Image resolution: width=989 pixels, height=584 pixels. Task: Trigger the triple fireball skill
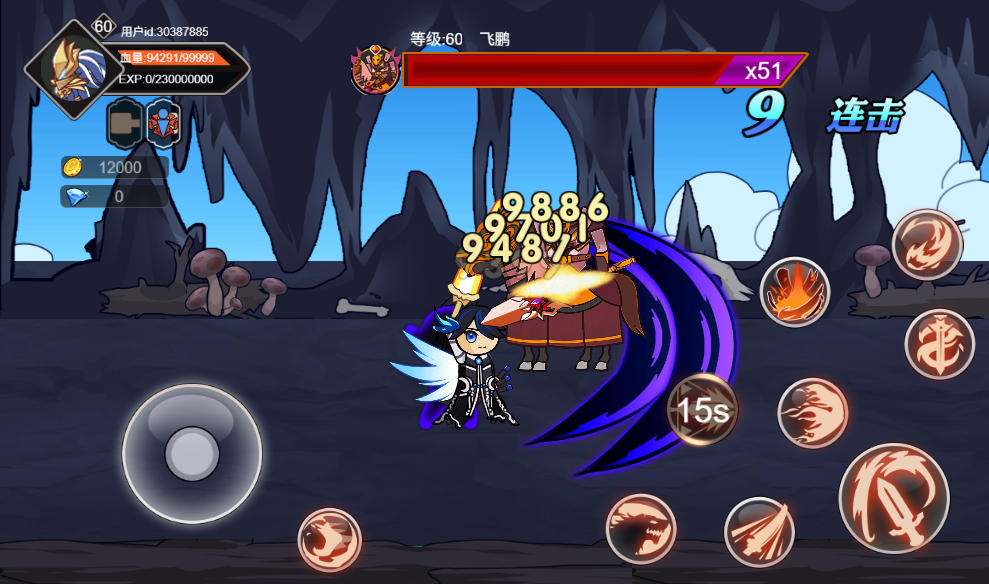(813, 413)
